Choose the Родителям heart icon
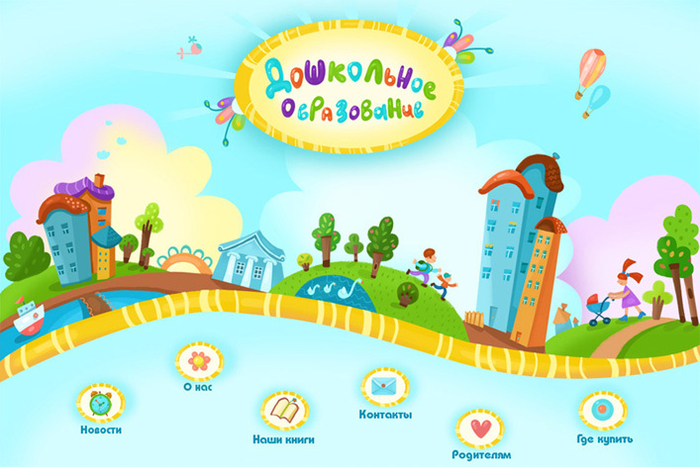700x467 pixels. pyautogui.click(x=480, y=428)
